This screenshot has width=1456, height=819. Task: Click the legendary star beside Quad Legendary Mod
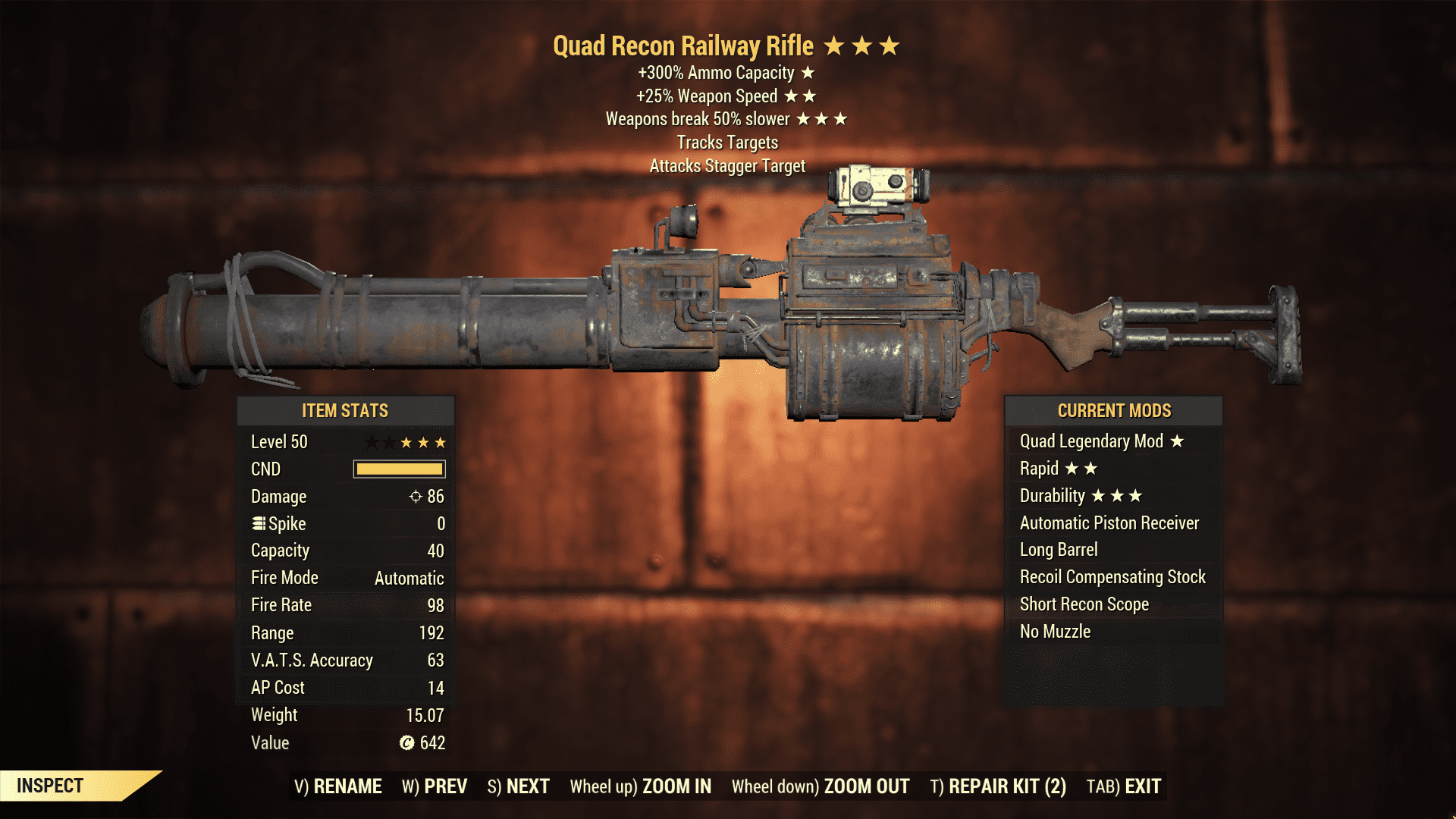pyautogui.click(x=1176, y=441)
